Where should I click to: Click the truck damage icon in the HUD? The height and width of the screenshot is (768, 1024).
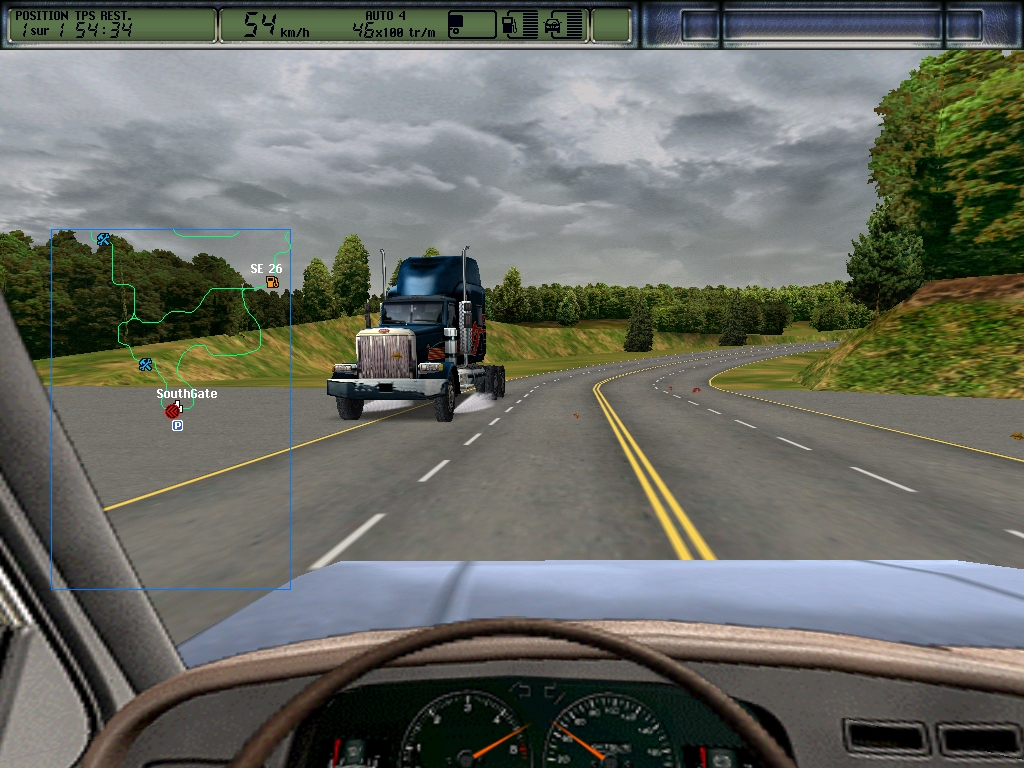coord(552,26)
